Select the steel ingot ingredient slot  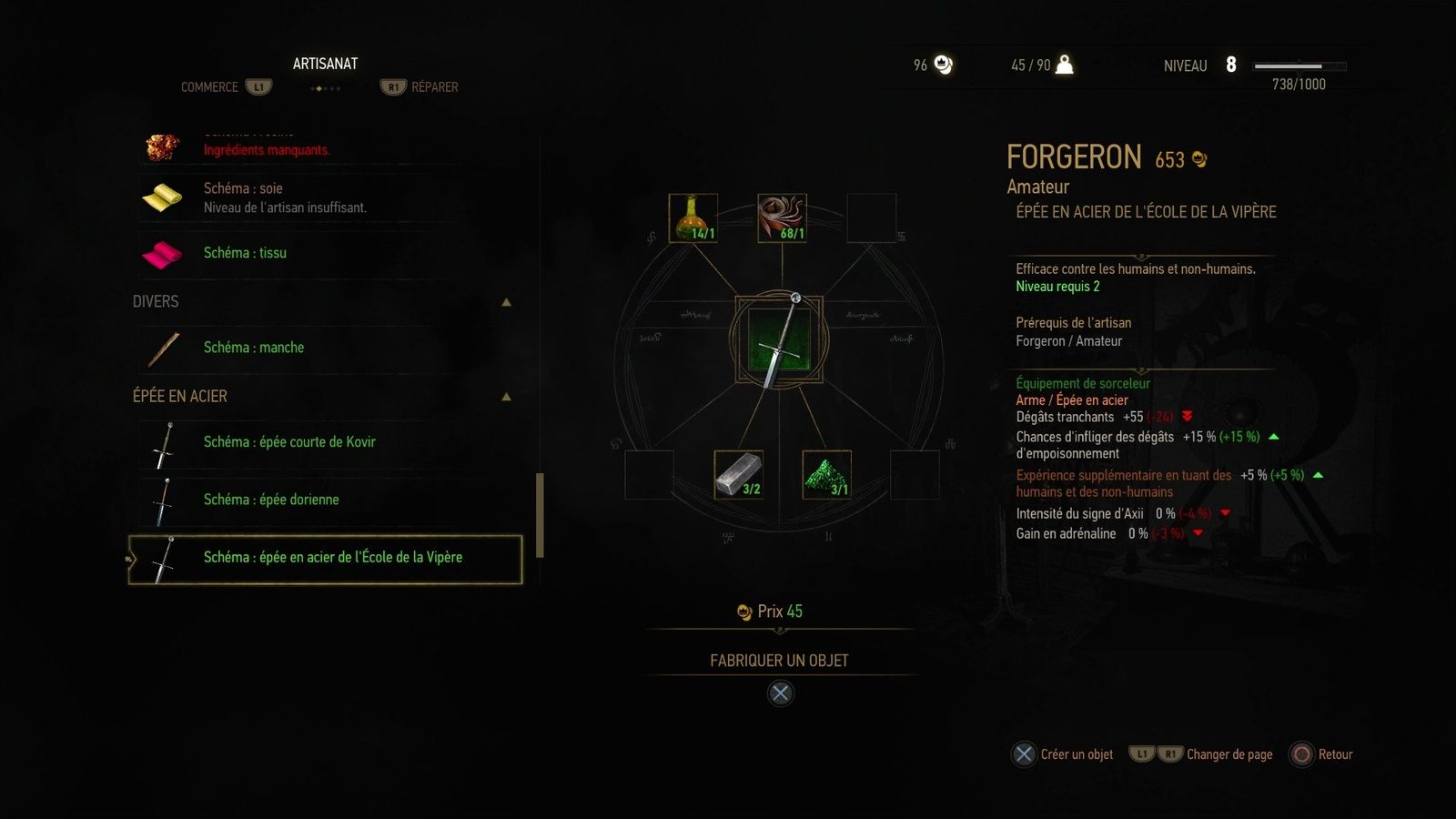(738, 474)
